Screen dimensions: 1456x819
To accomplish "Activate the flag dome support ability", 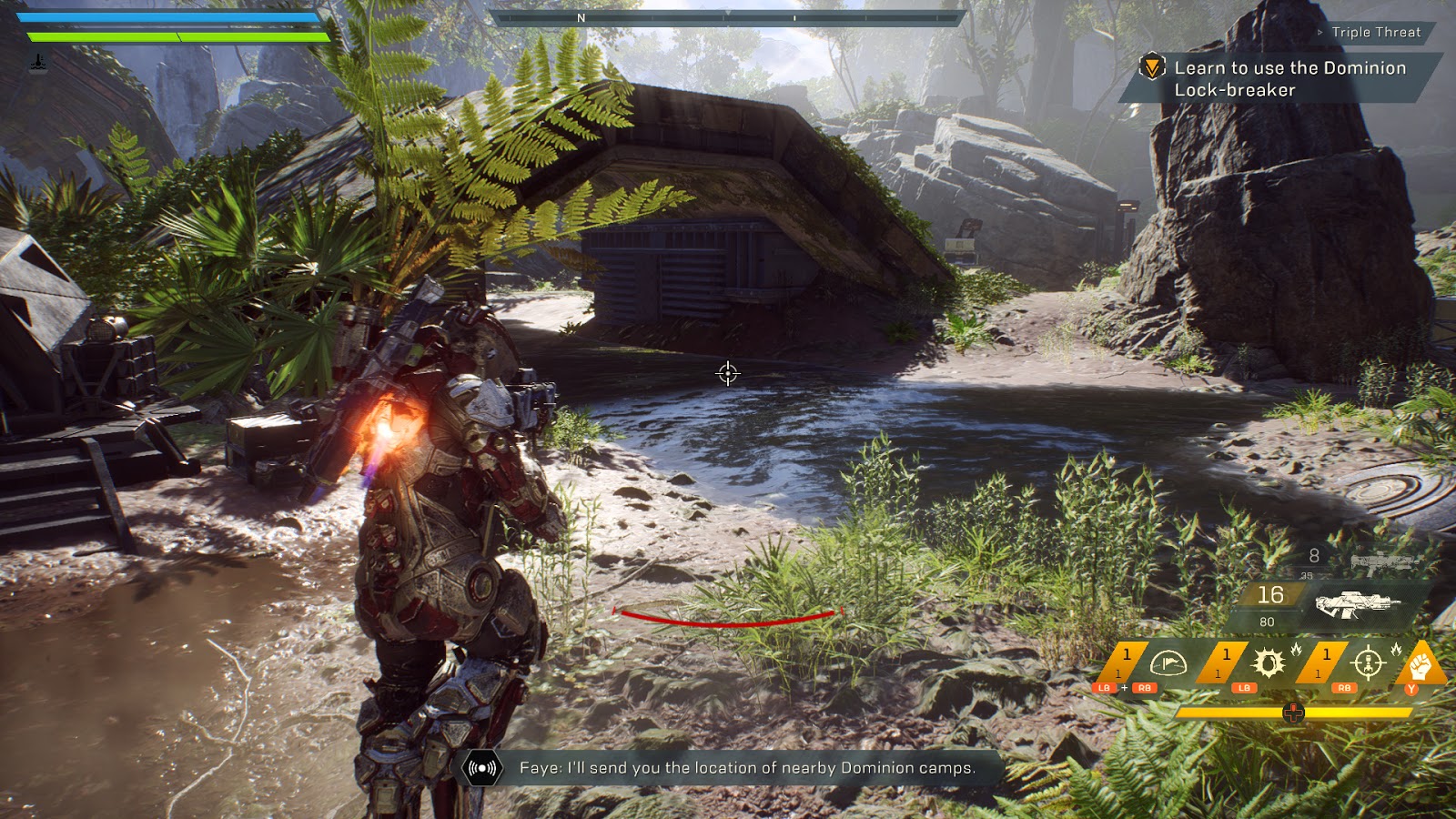I will 1168,664.
